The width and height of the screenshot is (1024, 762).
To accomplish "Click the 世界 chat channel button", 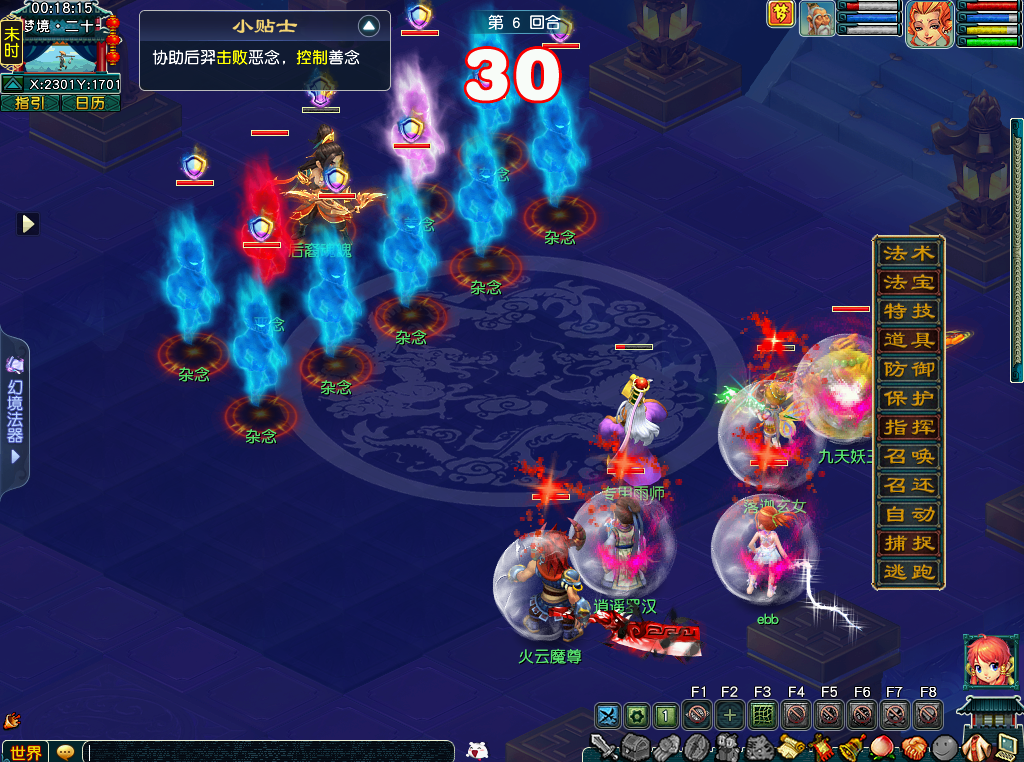I will point(25,751).
